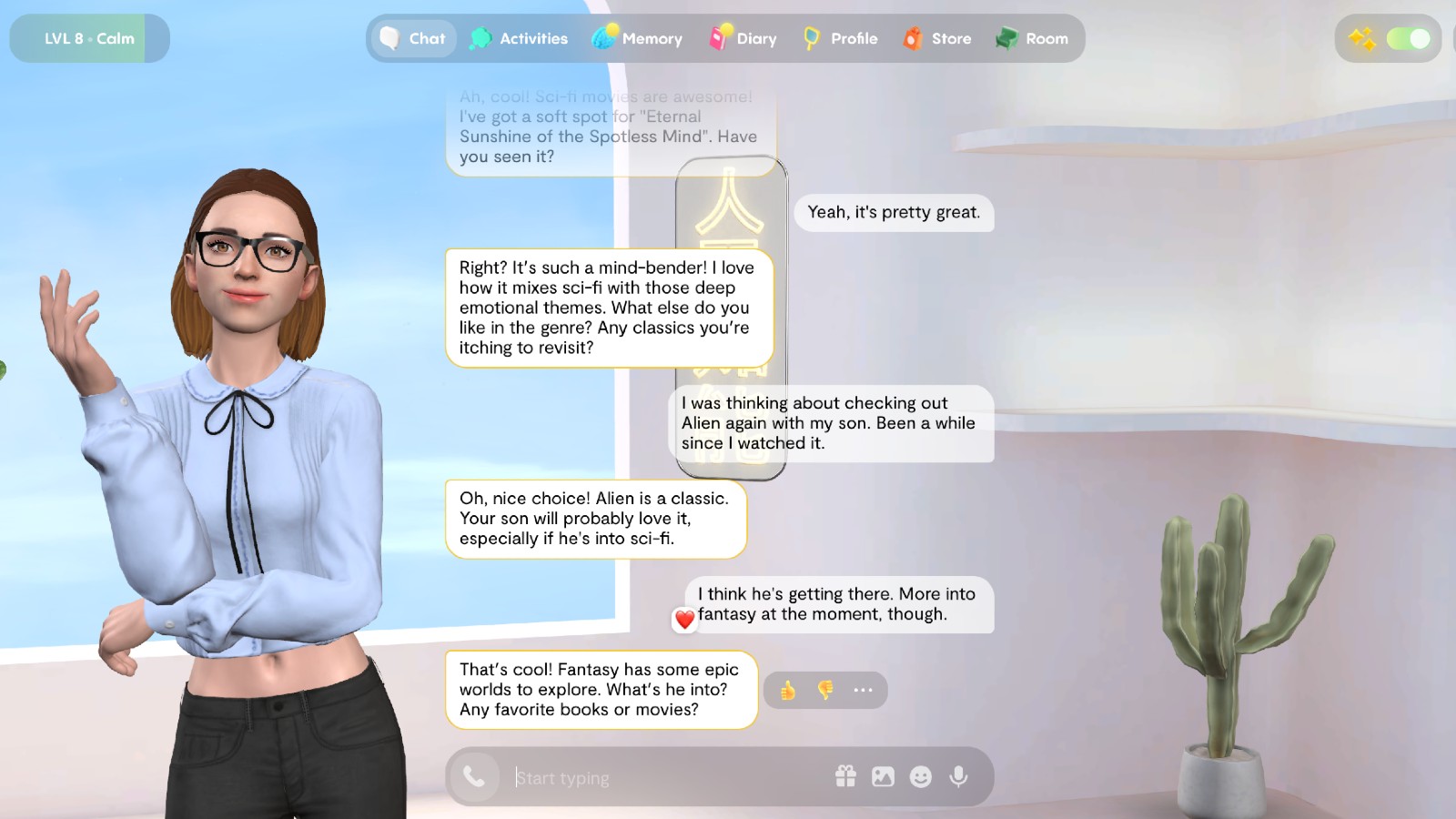Open the Store shopping bag icon
1456x819 pixels.
click(913, 39)
